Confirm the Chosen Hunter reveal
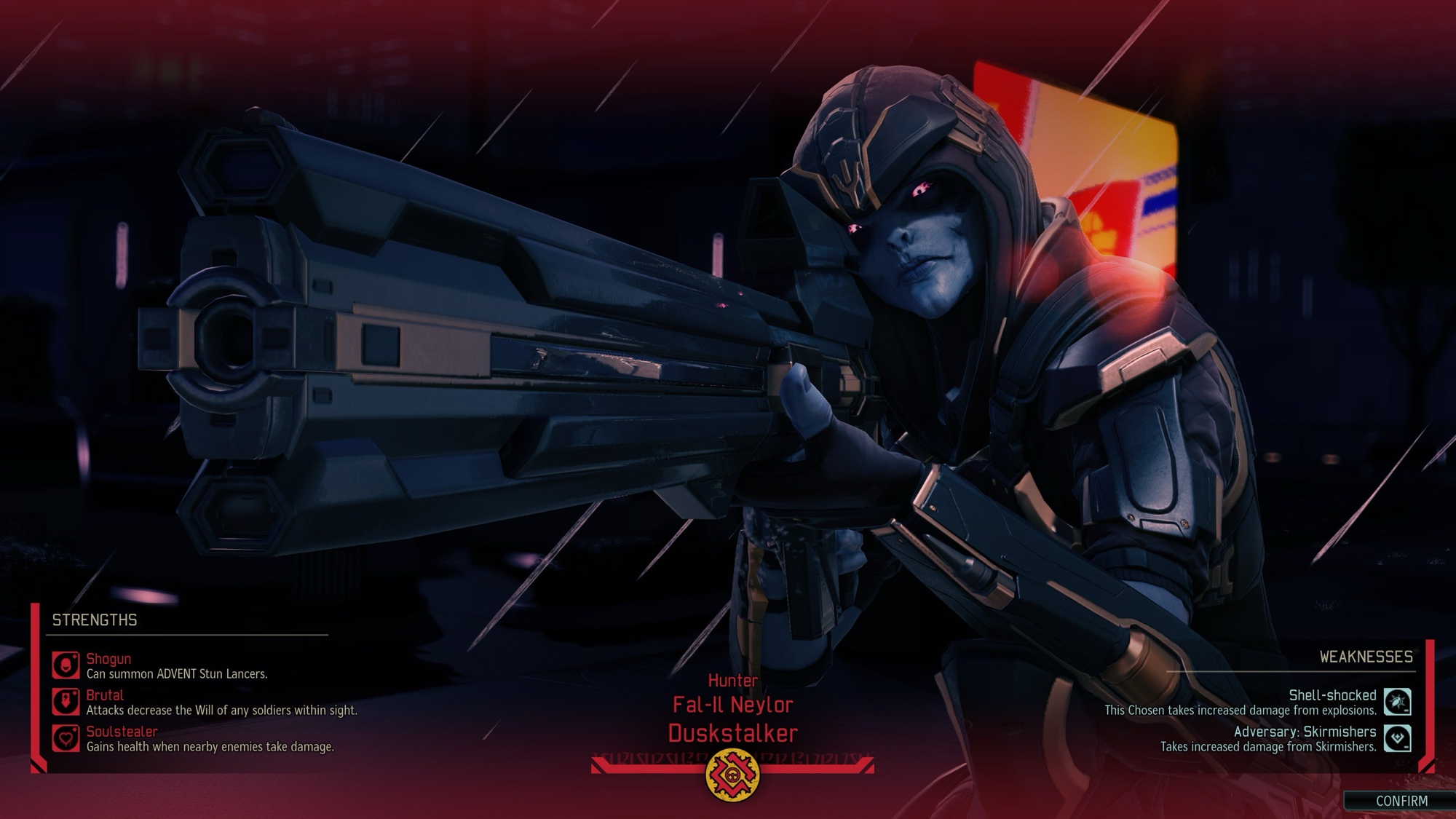1456x819 pixels. click(1401, 801)
